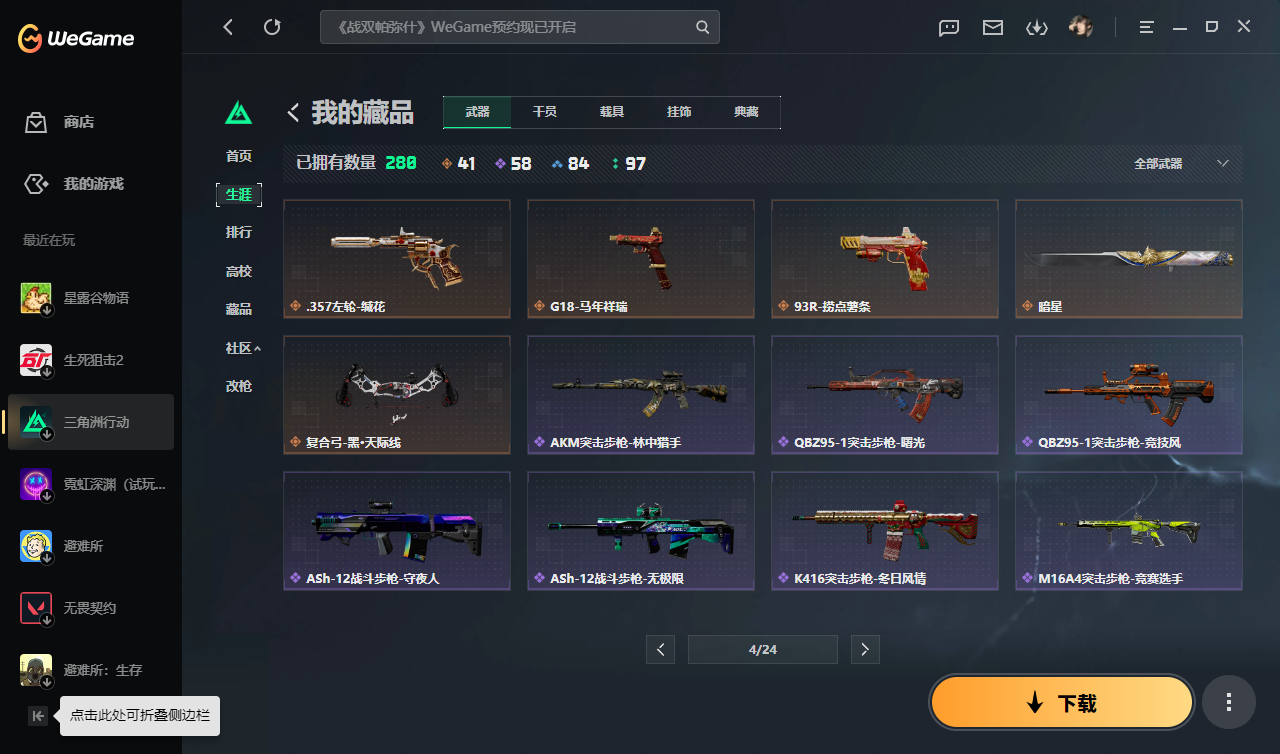Launch 星露谷物语 from recently played list
The height and width of the screenshot is (754, 1280).
pyautogui.click(x=90, y=297)
